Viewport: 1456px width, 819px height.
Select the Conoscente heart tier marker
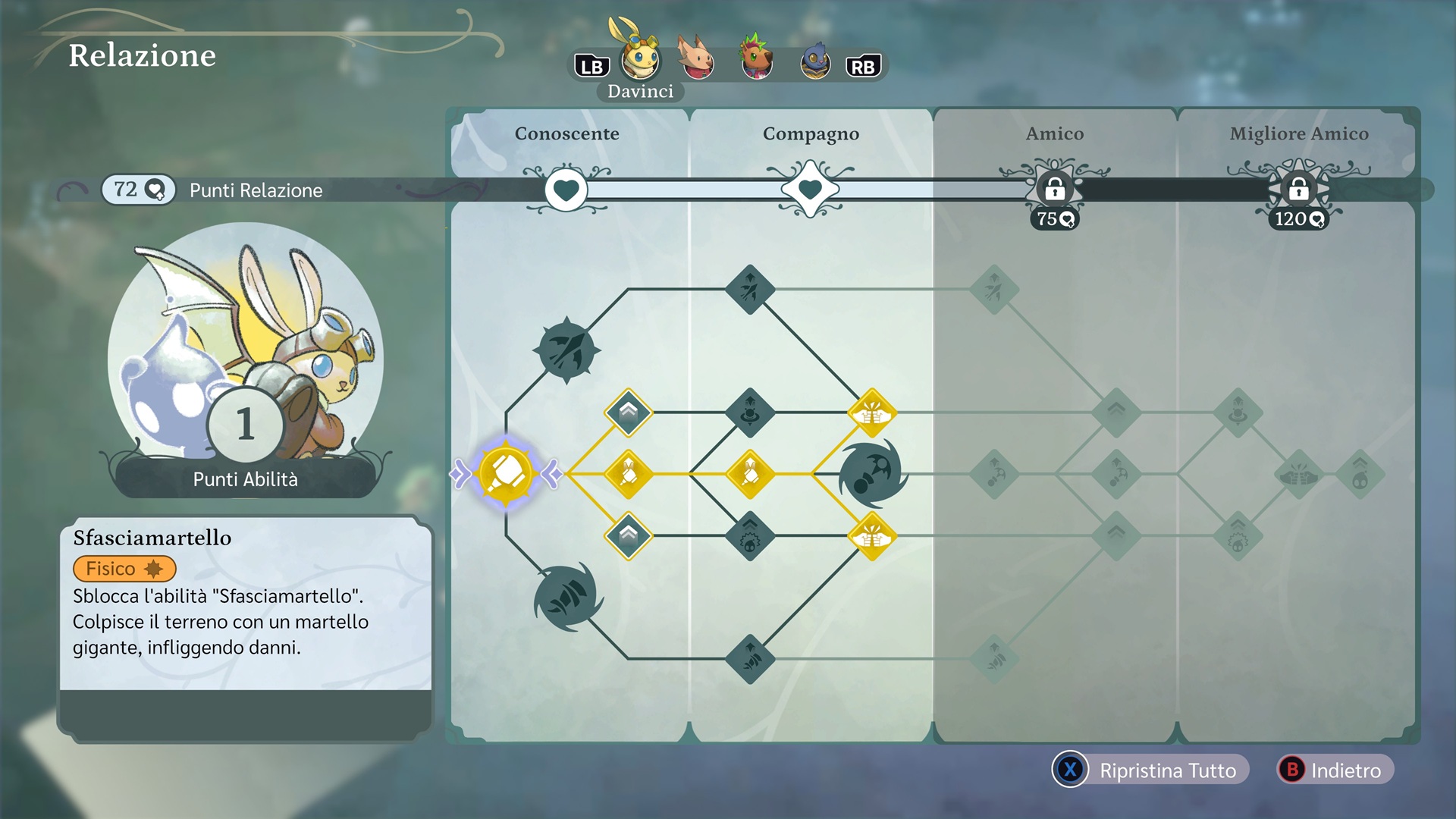point(566,190)
